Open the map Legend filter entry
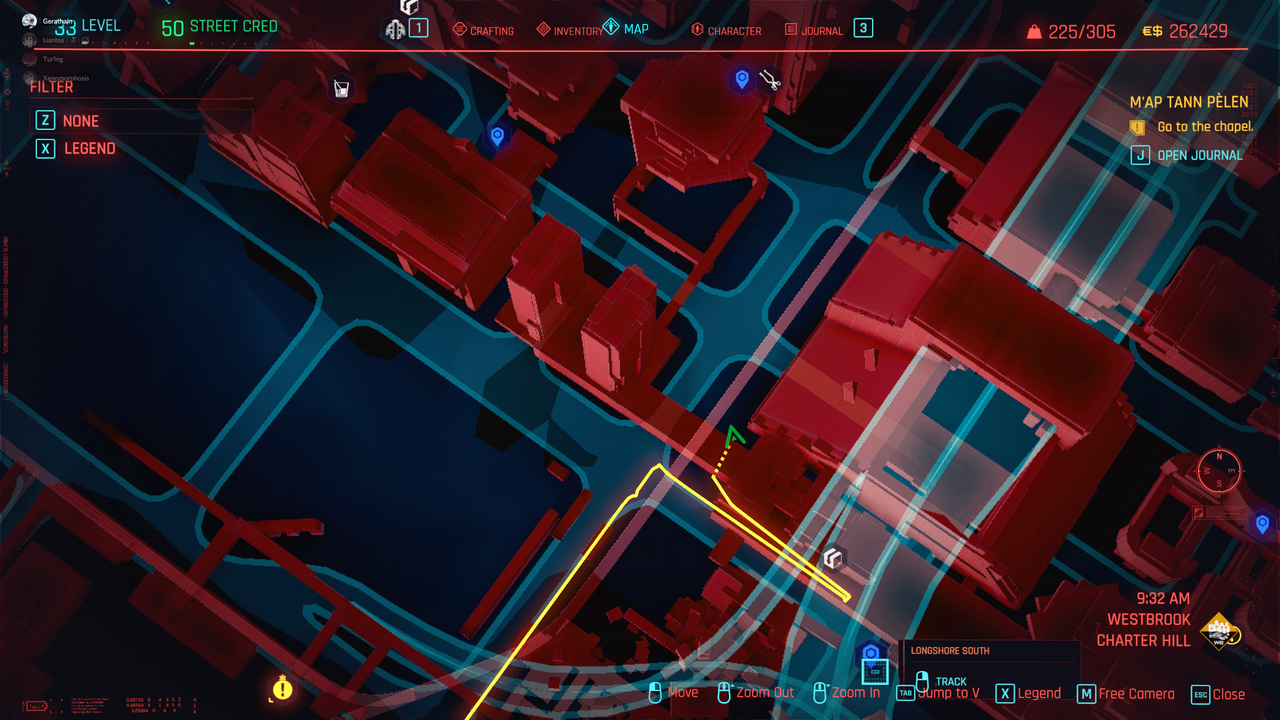This screenshot has width=1280, height=720. point(89,148)
